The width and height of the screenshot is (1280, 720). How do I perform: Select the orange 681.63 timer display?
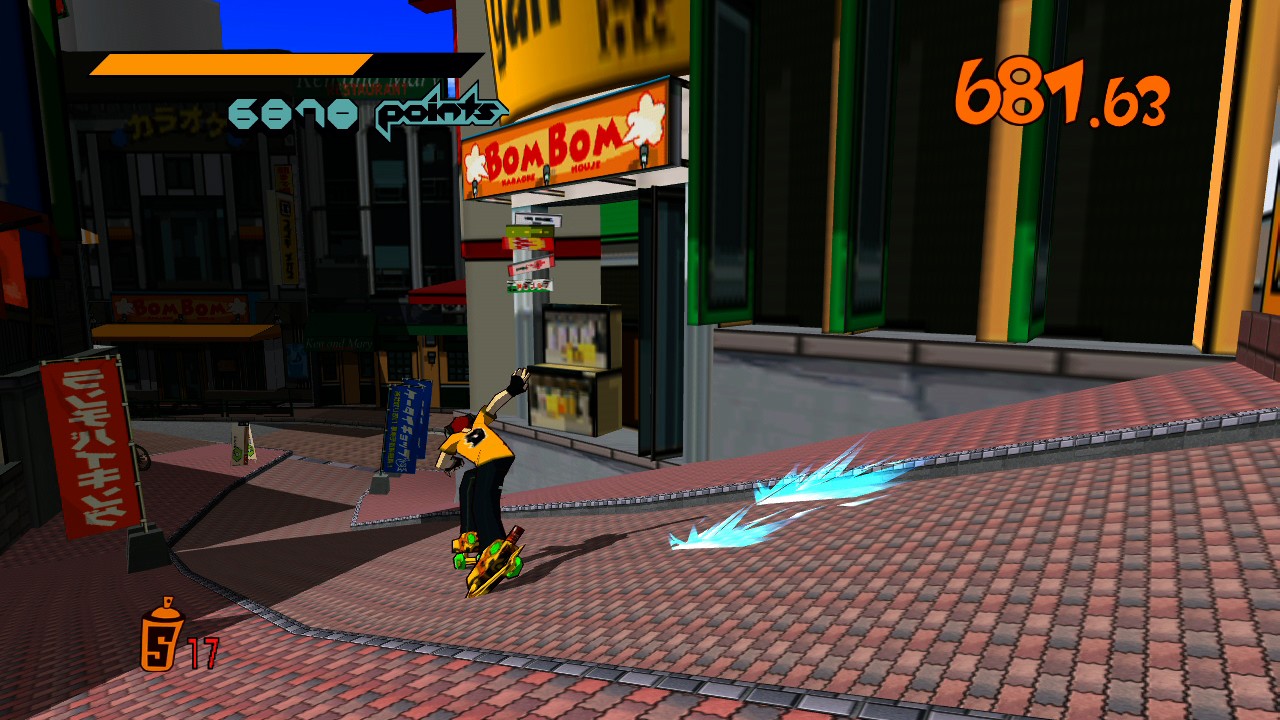click(1062, 96)
